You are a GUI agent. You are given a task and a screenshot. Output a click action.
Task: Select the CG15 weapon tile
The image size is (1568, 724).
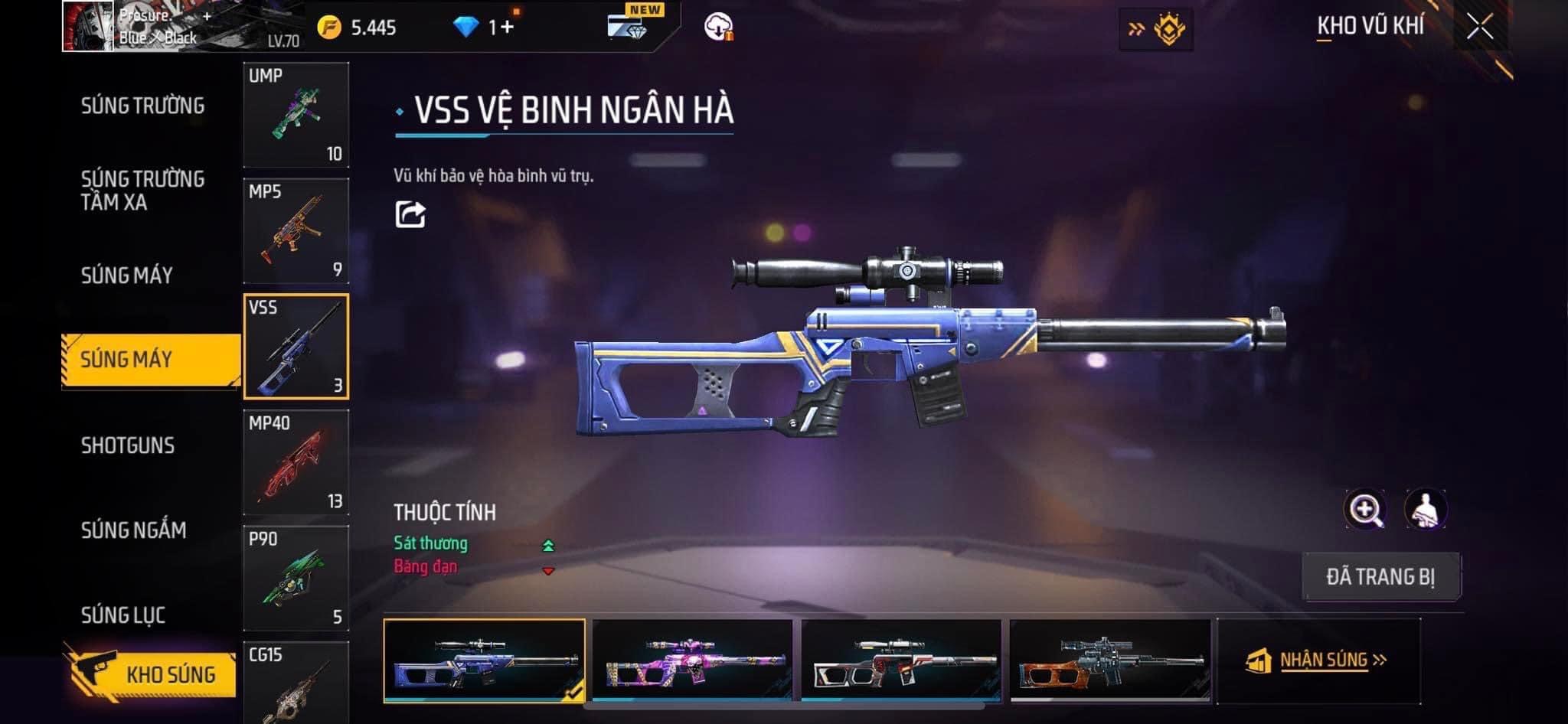296,683
